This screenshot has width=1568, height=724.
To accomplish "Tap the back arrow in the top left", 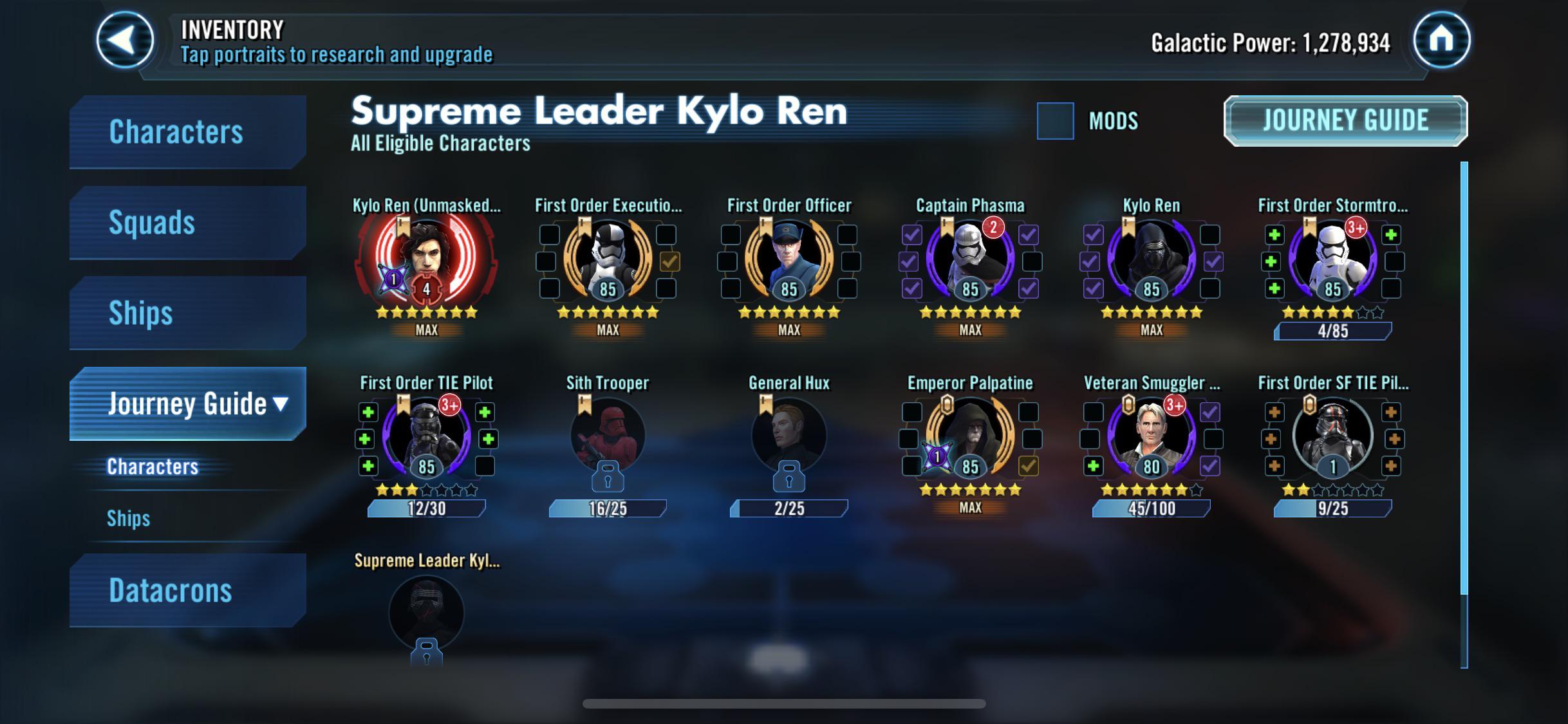I will point(124,41).
